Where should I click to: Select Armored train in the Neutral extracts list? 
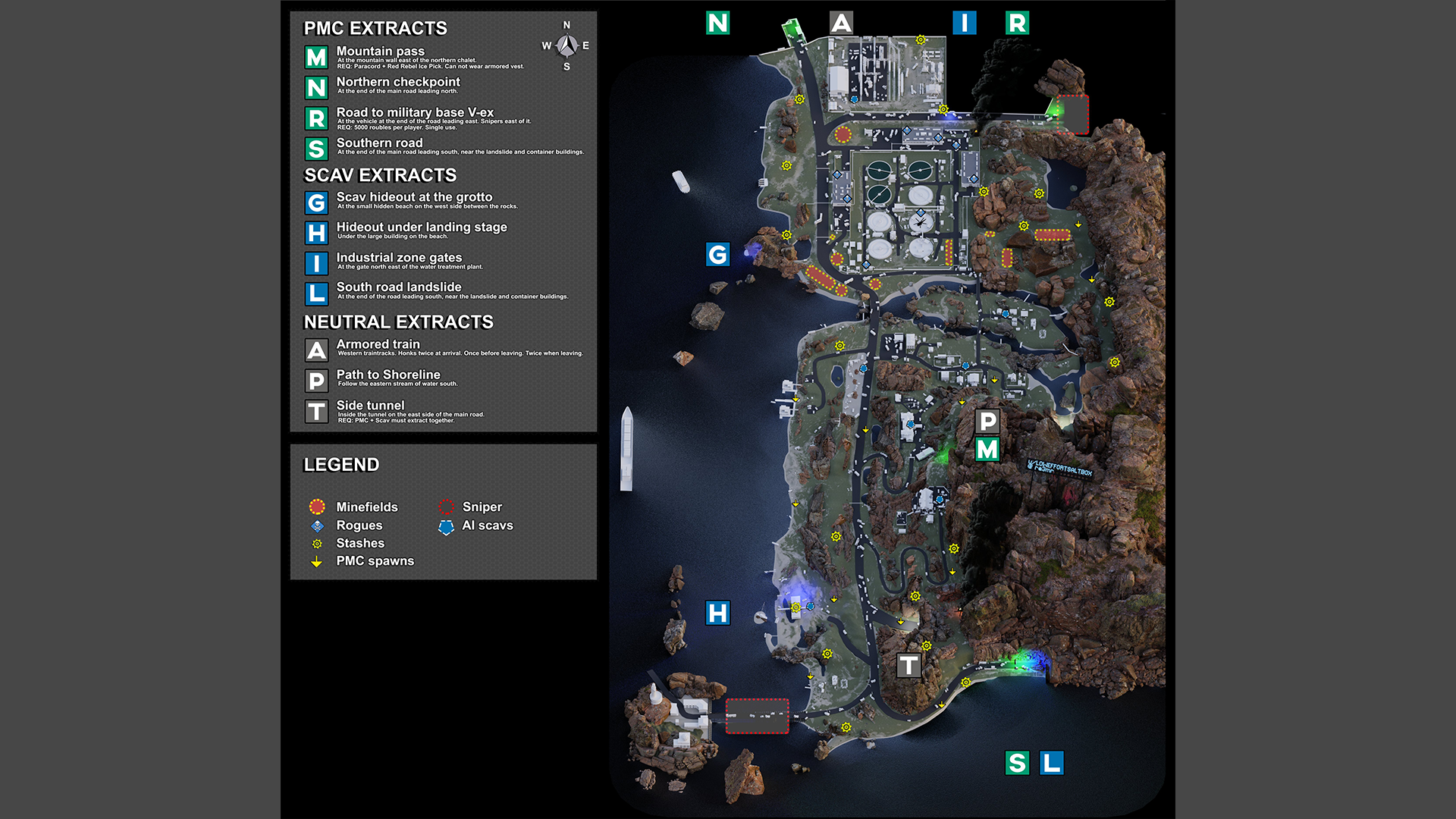378,344
